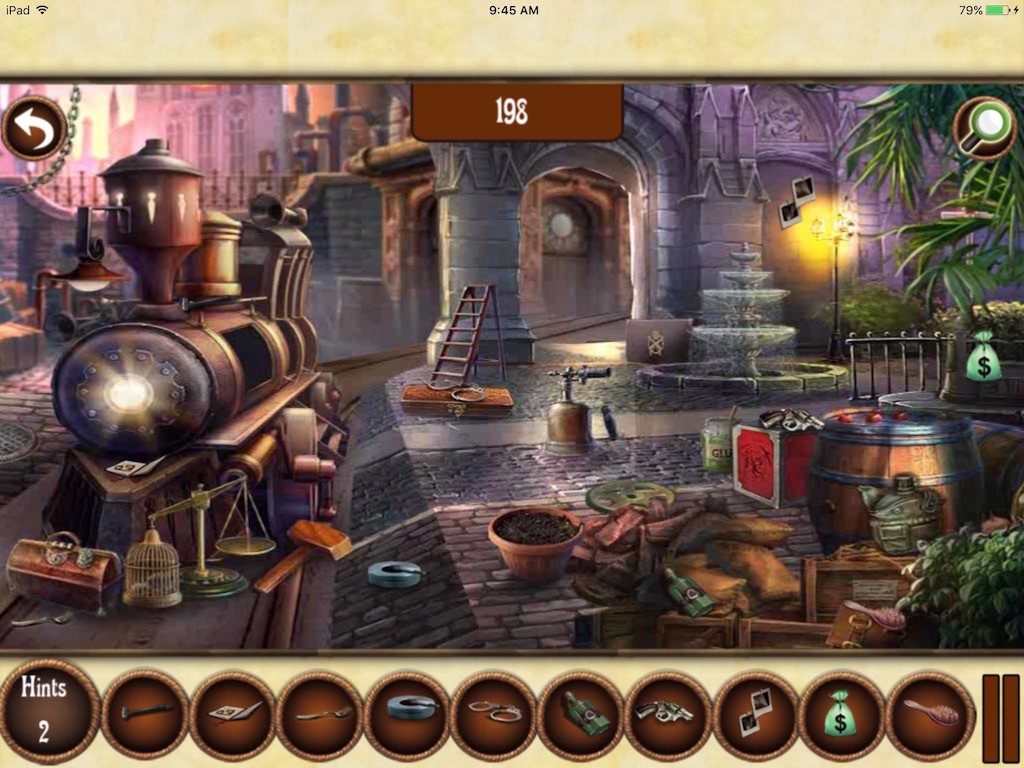Choose the hairbrush item slot

pyautogui.click(x=928, y=714)
